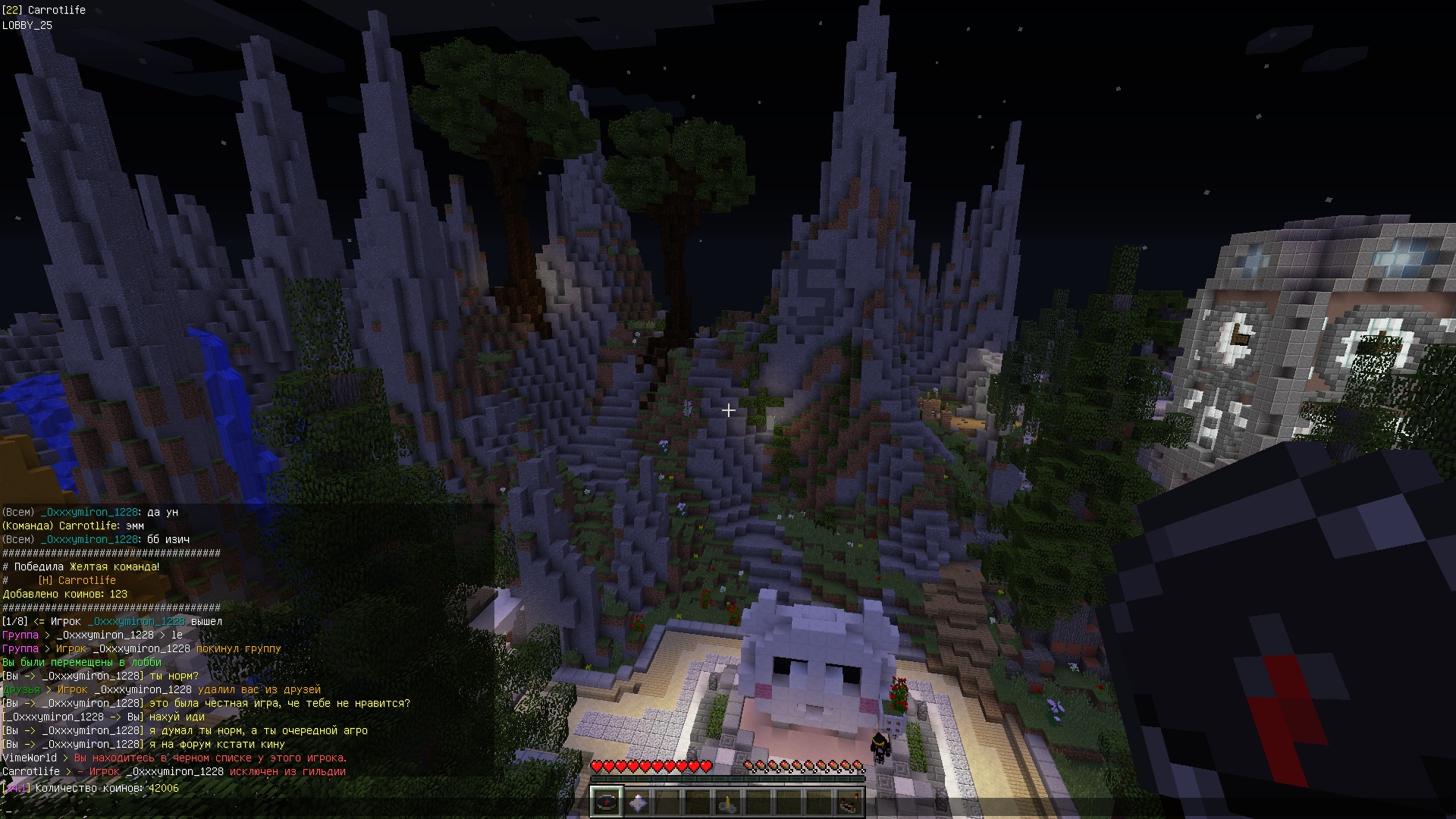
Task: Select the nether star hotbar slot
Action: tap(638, 802)
